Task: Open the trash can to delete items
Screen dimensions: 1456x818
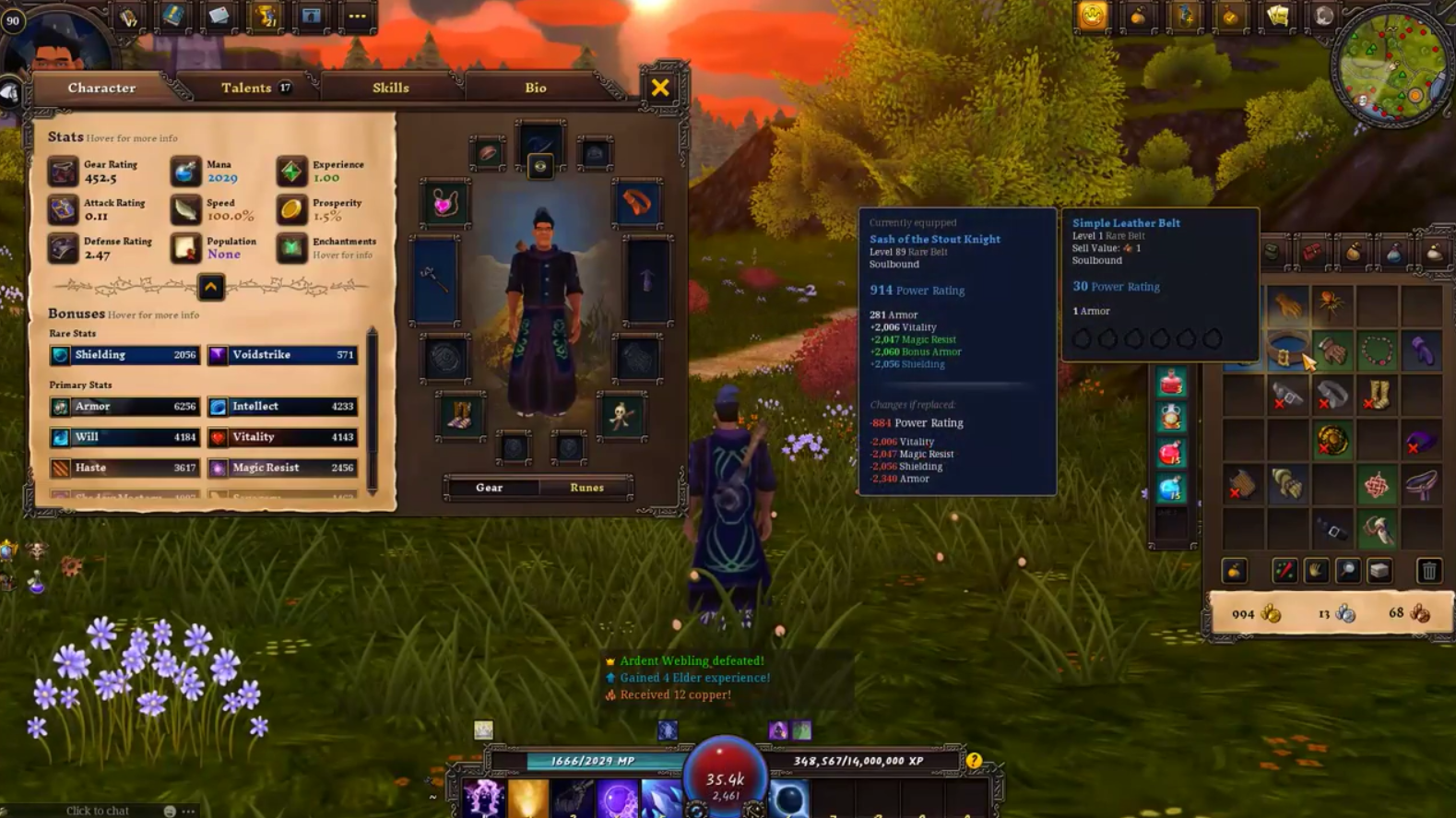Action: click(1428, 572)
